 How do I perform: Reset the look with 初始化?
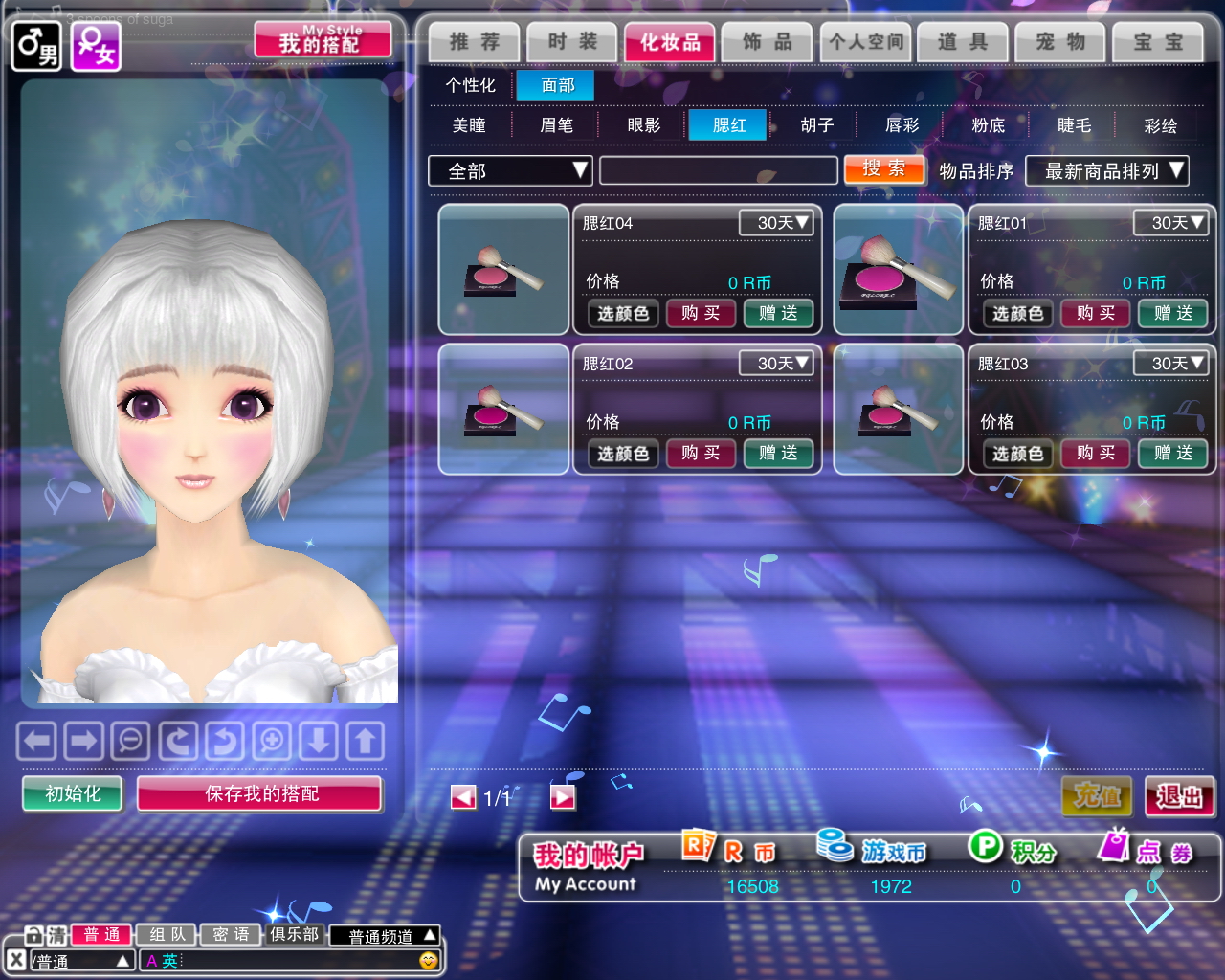(x=73, y=793)
